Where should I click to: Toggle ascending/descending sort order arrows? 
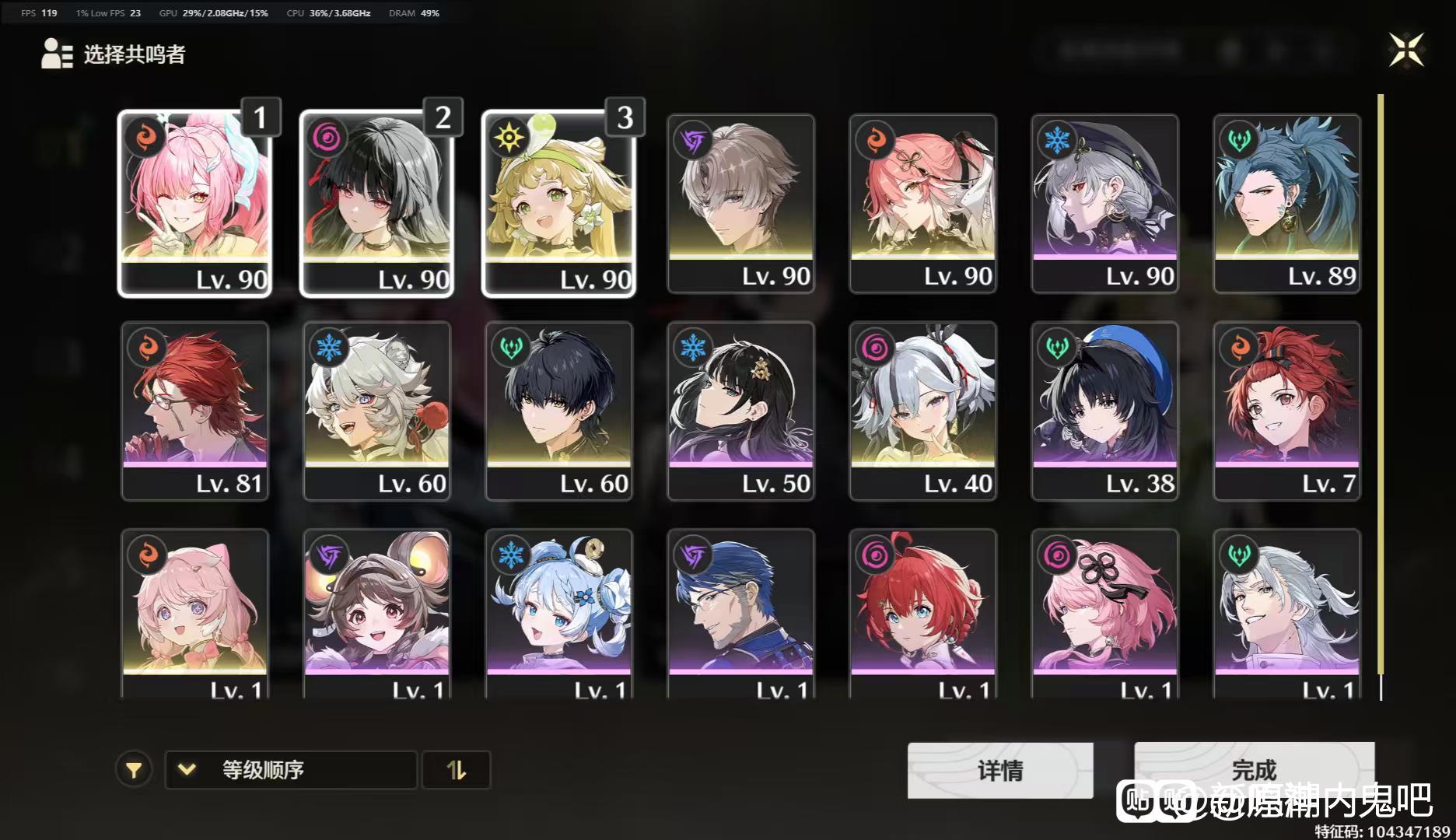tap(457, 770)
